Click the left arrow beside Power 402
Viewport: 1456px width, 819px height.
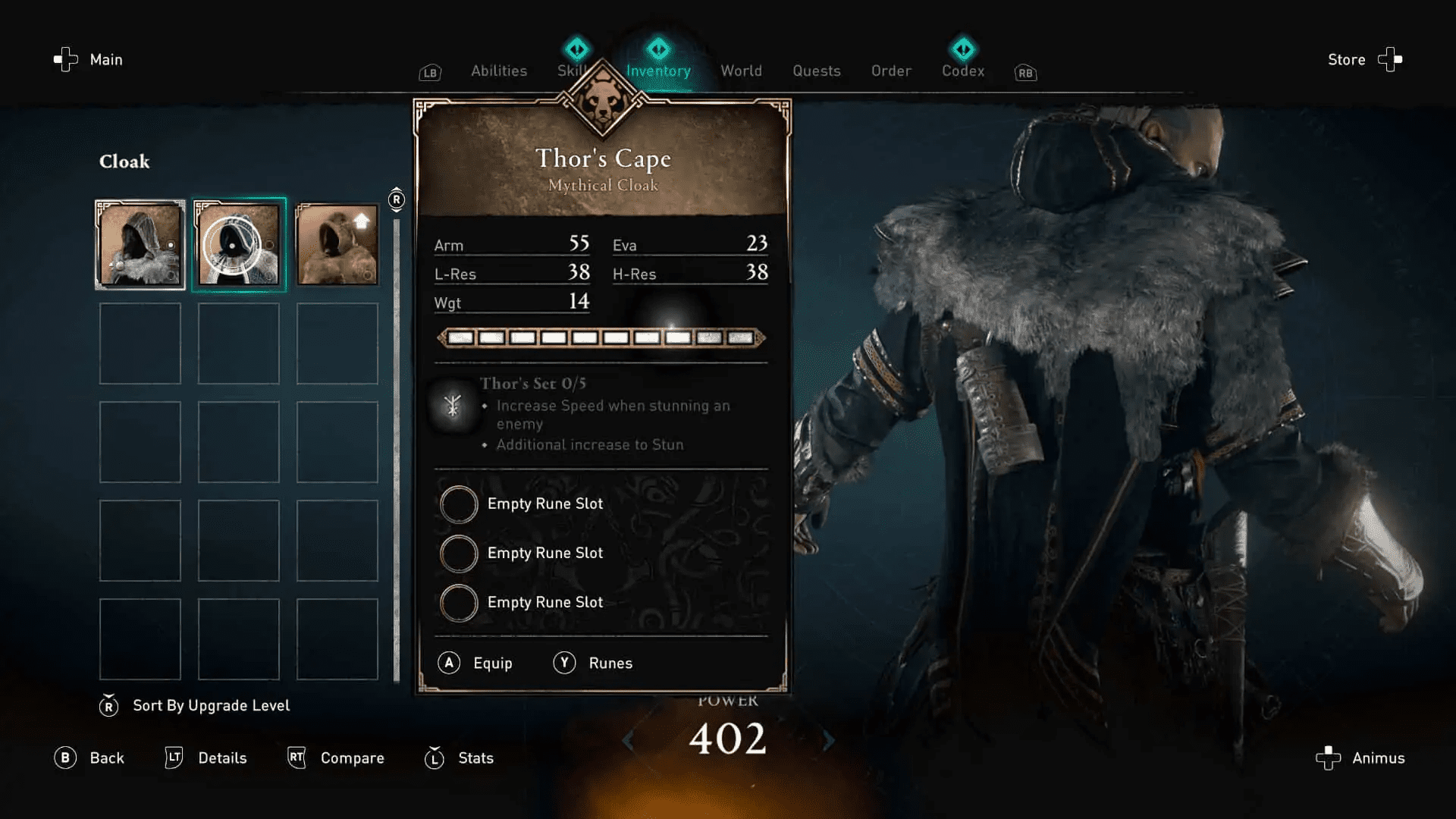pos(628,742)
